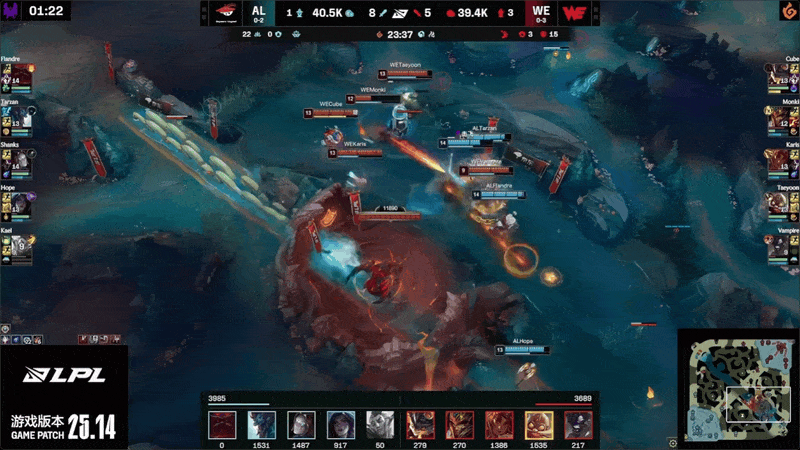Choose the highlighted portrait showing 1535

539,425
